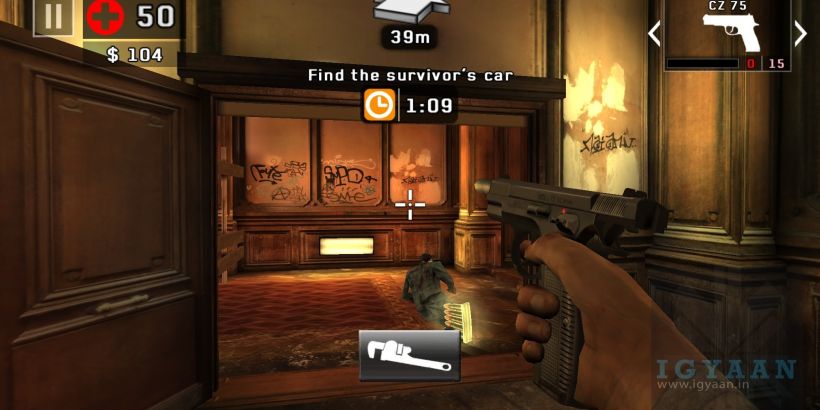Pause the game

coord(52,16)
